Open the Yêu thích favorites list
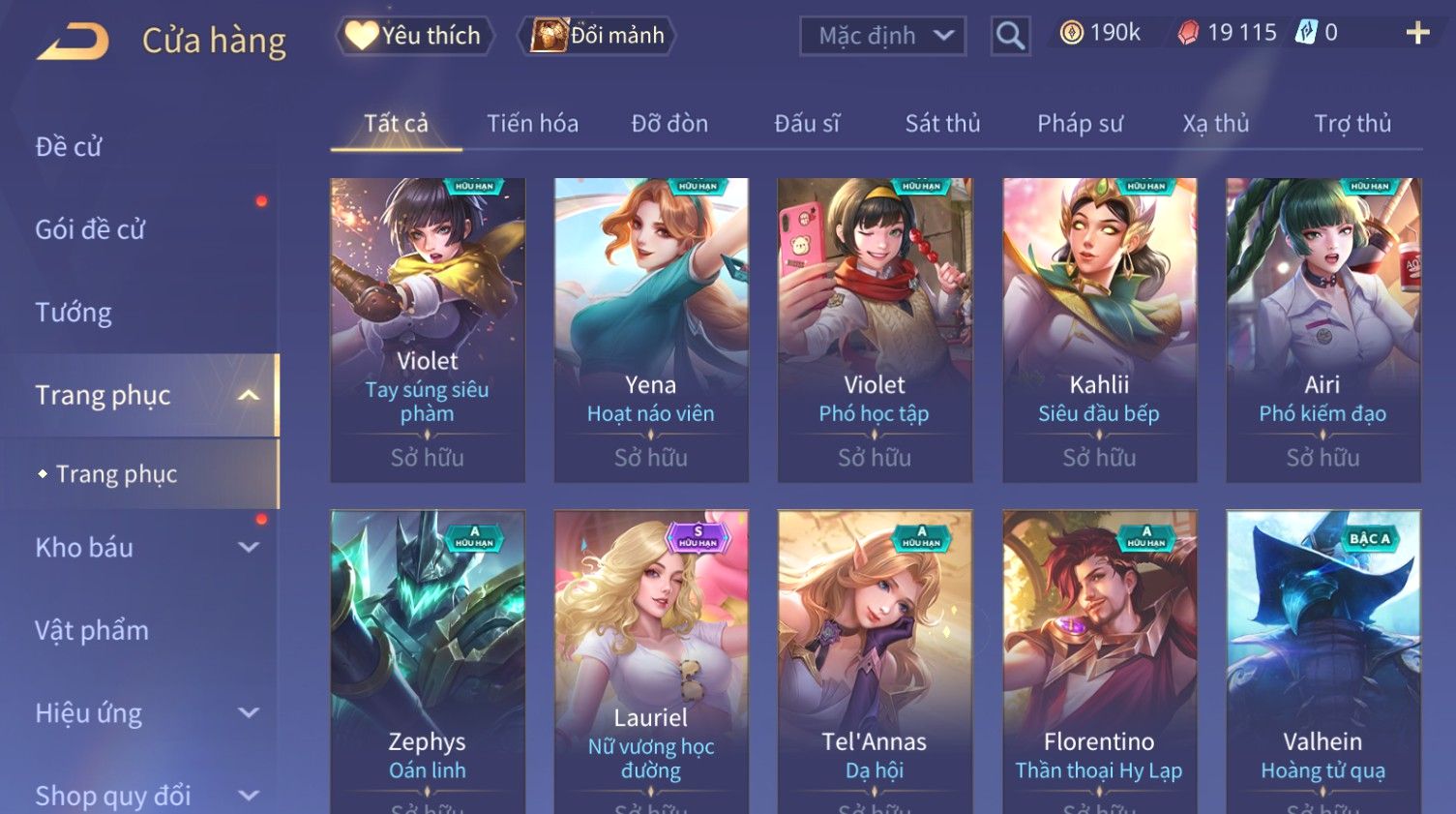Image resolution: width=1456 pixels, height=814 pixels. tap(415, 36)
